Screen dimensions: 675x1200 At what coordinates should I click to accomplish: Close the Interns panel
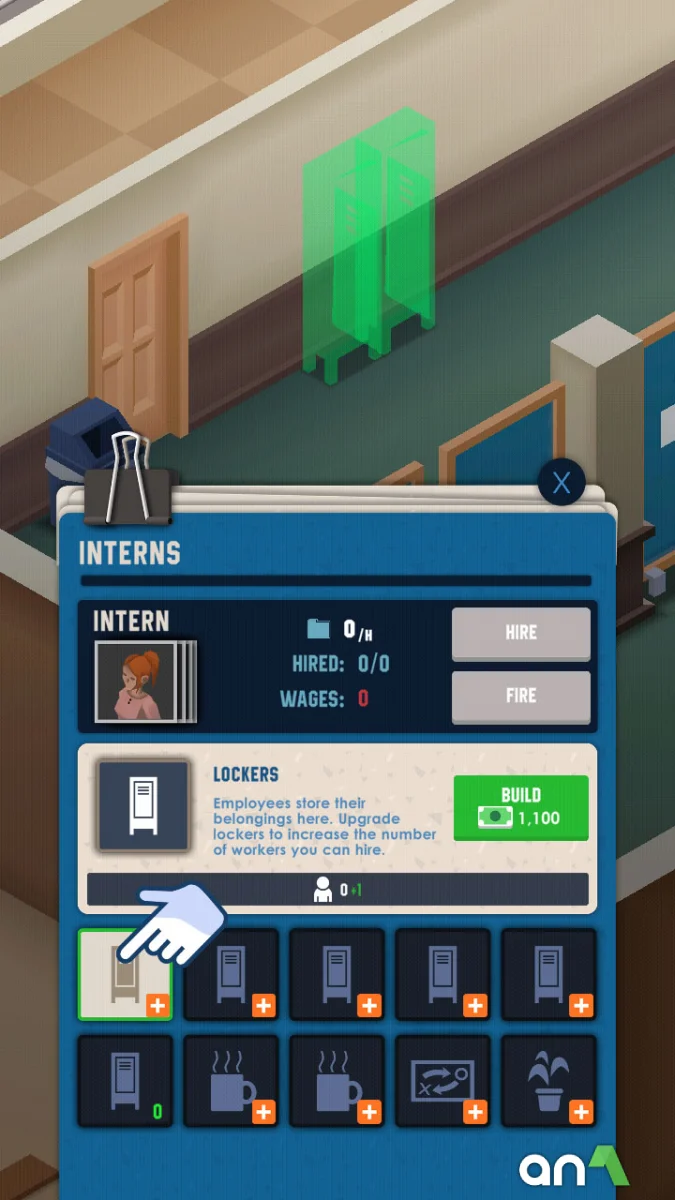(561, 484)
